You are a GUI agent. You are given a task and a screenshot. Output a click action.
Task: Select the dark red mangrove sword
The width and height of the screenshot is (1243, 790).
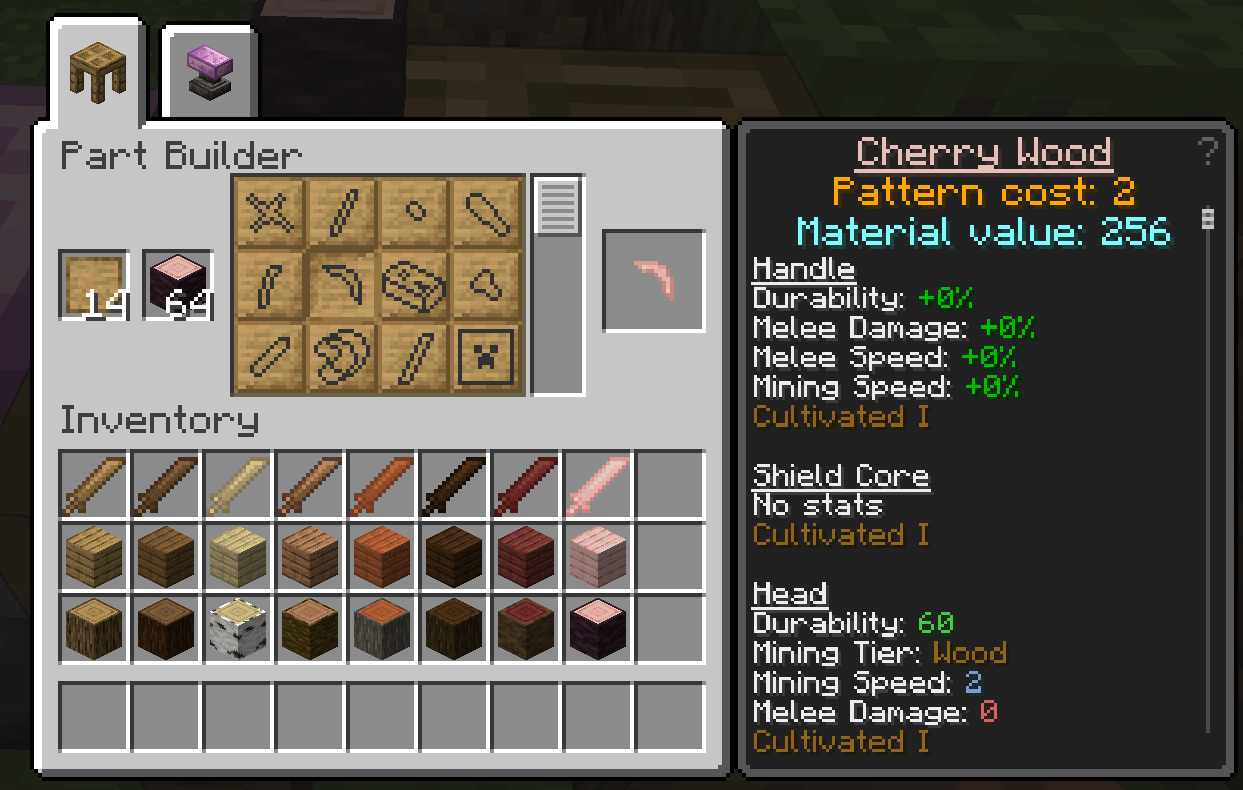coord(526,485)
